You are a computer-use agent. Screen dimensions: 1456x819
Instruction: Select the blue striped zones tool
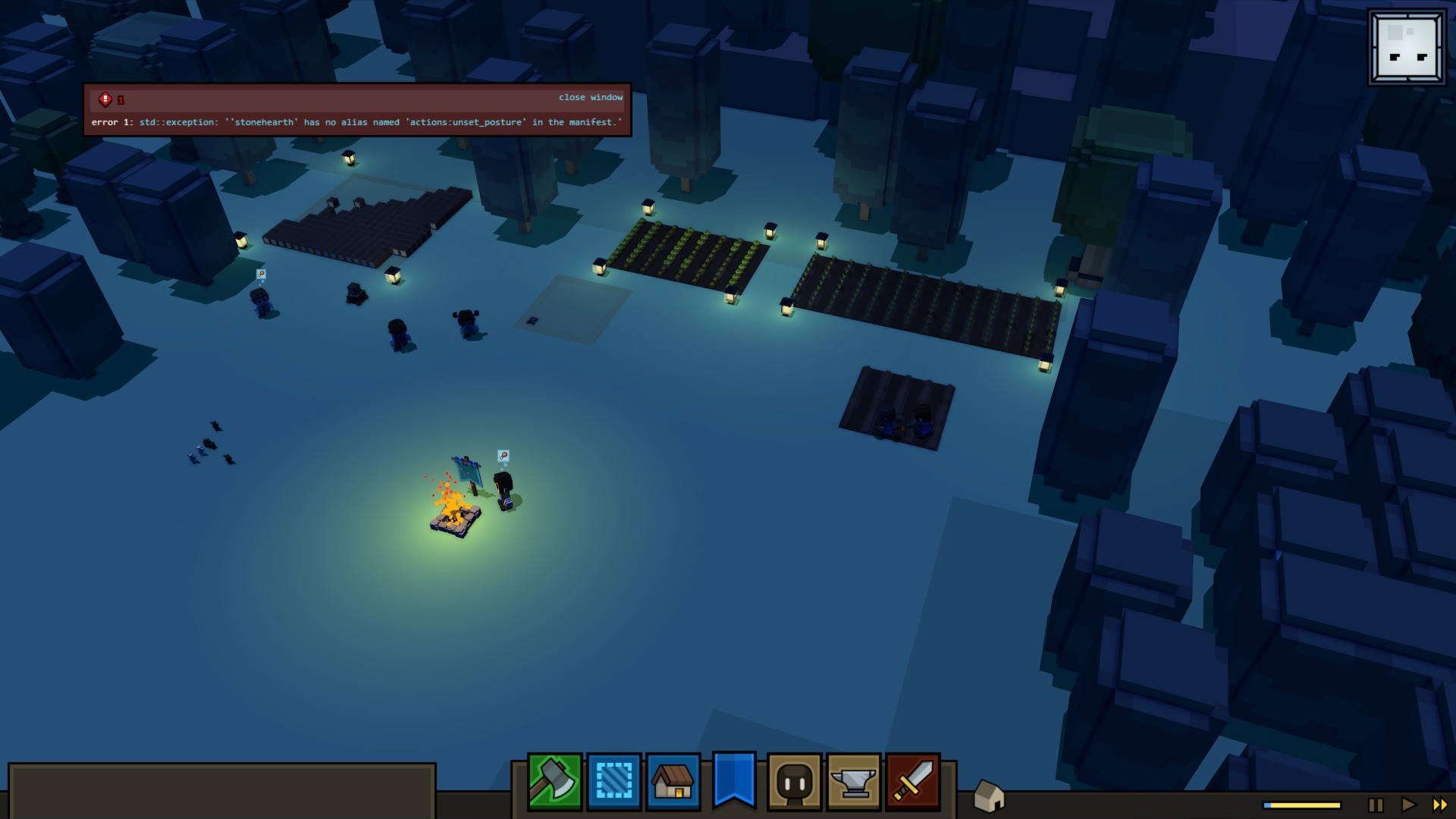click(613, 781)
